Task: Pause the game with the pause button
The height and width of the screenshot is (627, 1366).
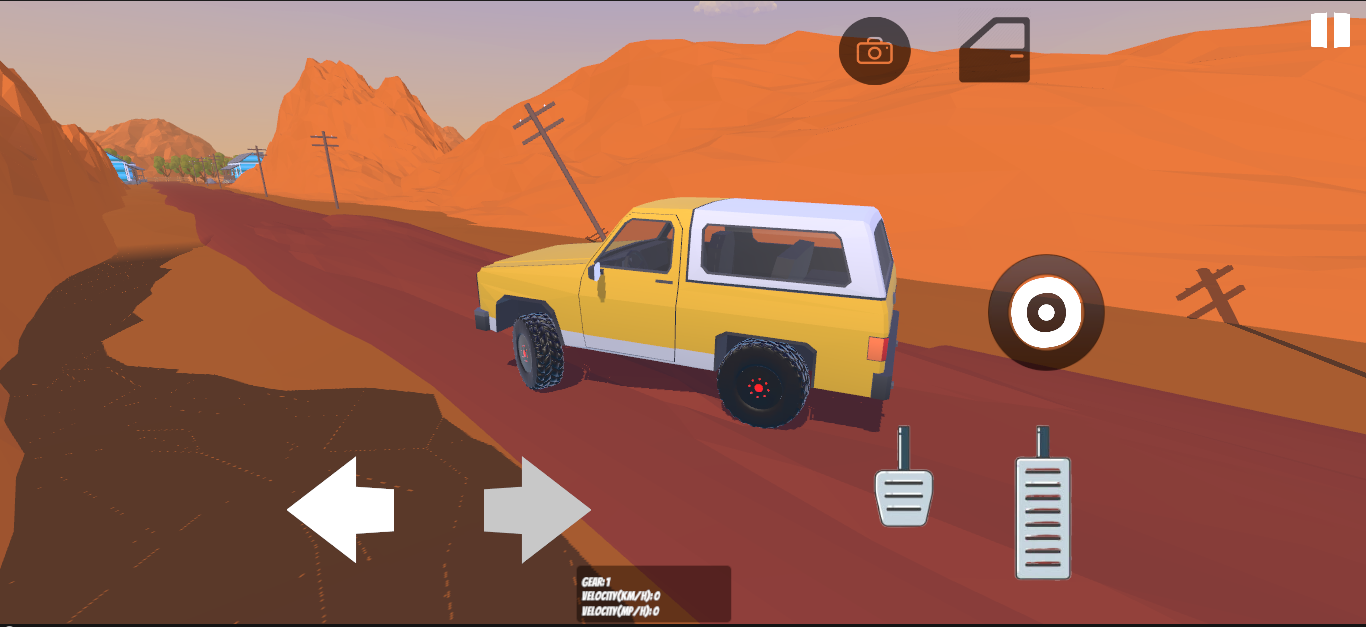Action: click(1330, 30)
